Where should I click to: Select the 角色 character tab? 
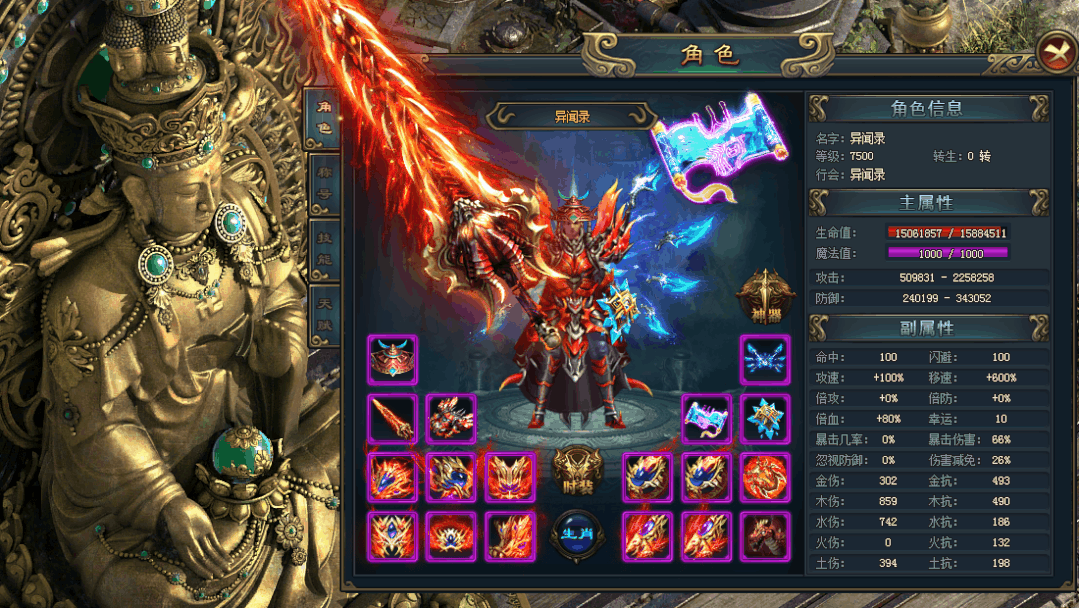pyautogui.click(x=323, y=119)
